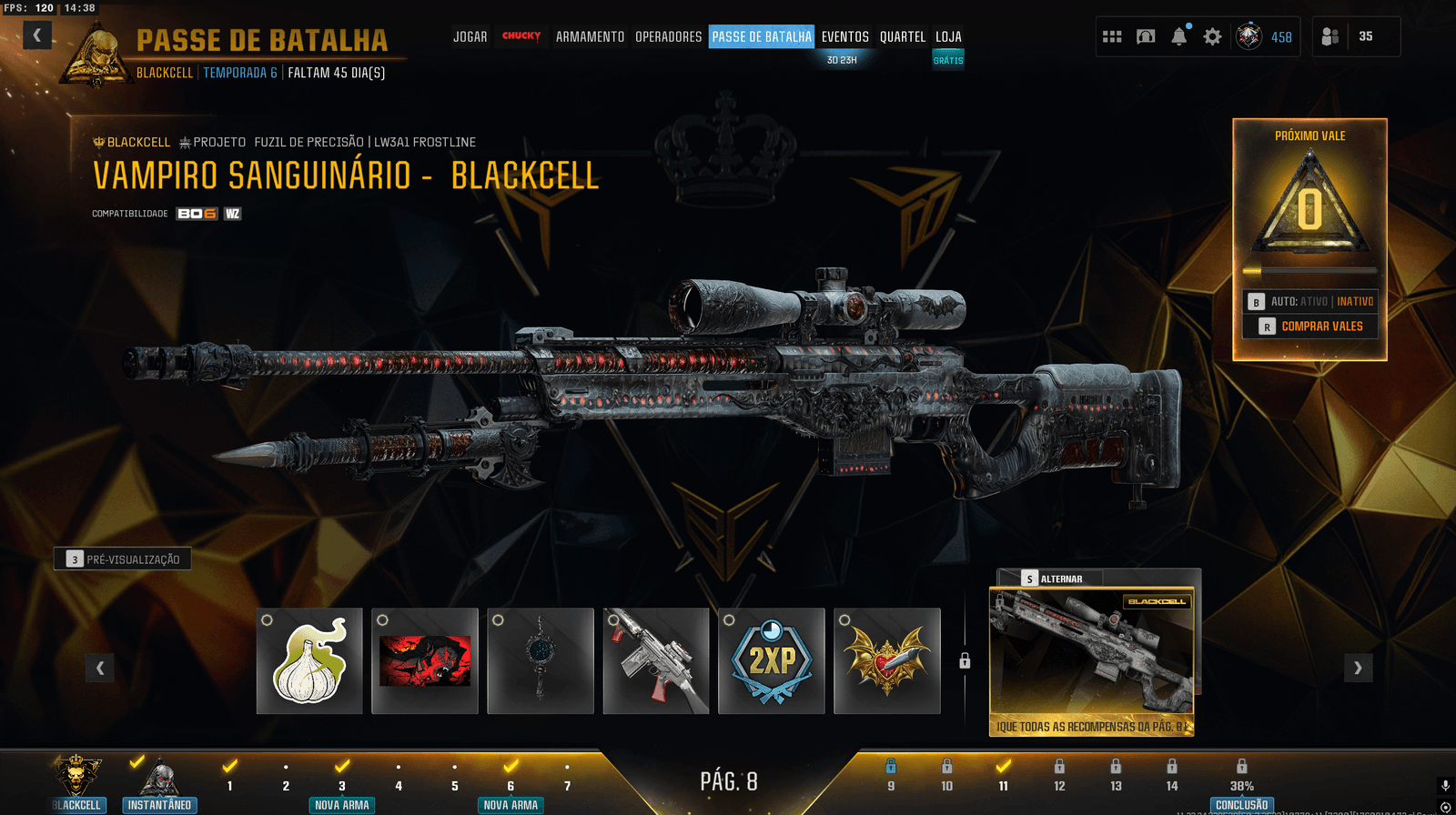The height and width of the screenshot is (815, 1456).
Task: Open the settings gear icon
Action: [1212, 36]
